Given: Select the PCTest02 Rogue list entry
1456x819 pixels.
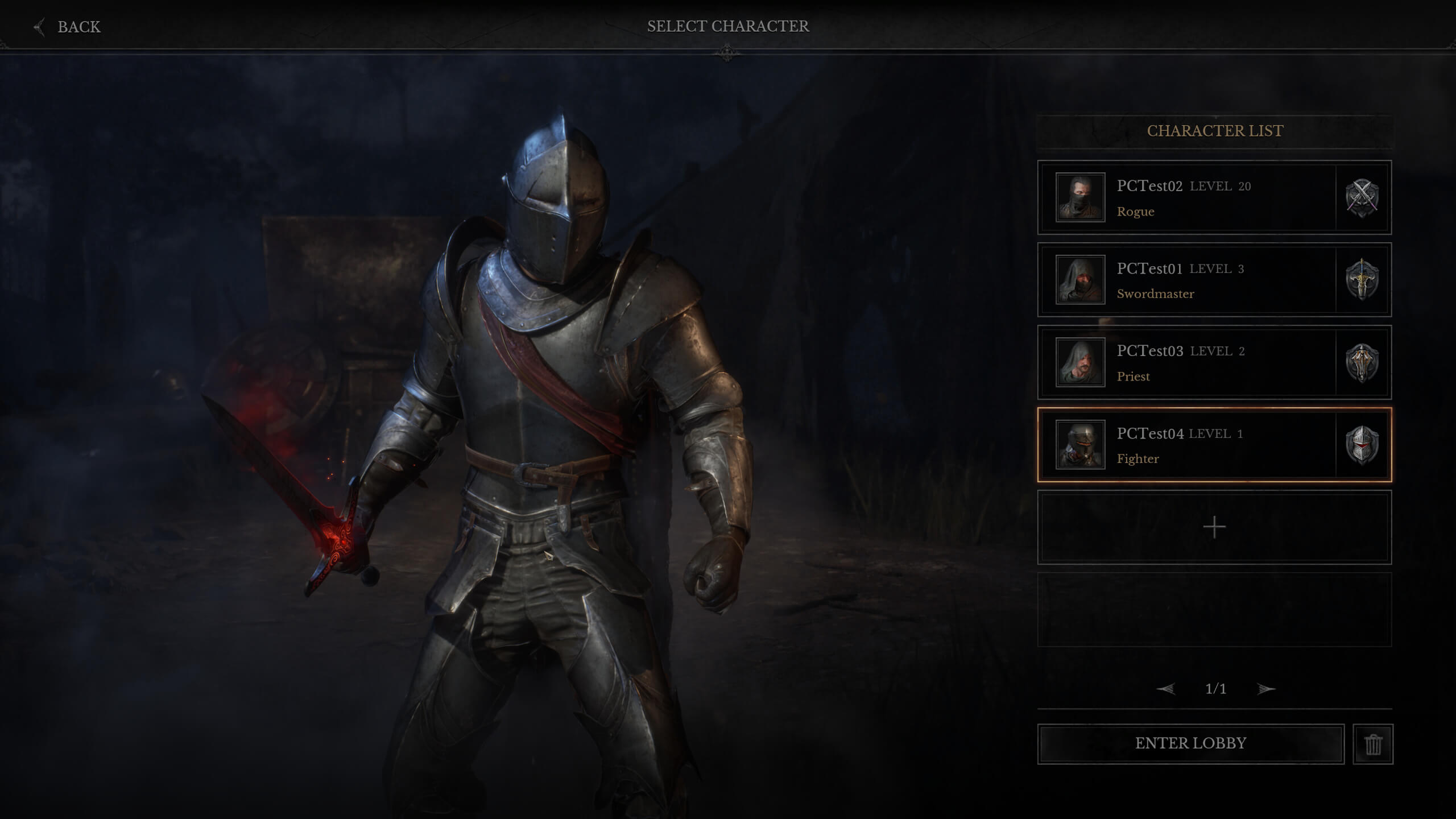Looking at the screenshot, I should pyautogui.click(x=1194, y=198).
